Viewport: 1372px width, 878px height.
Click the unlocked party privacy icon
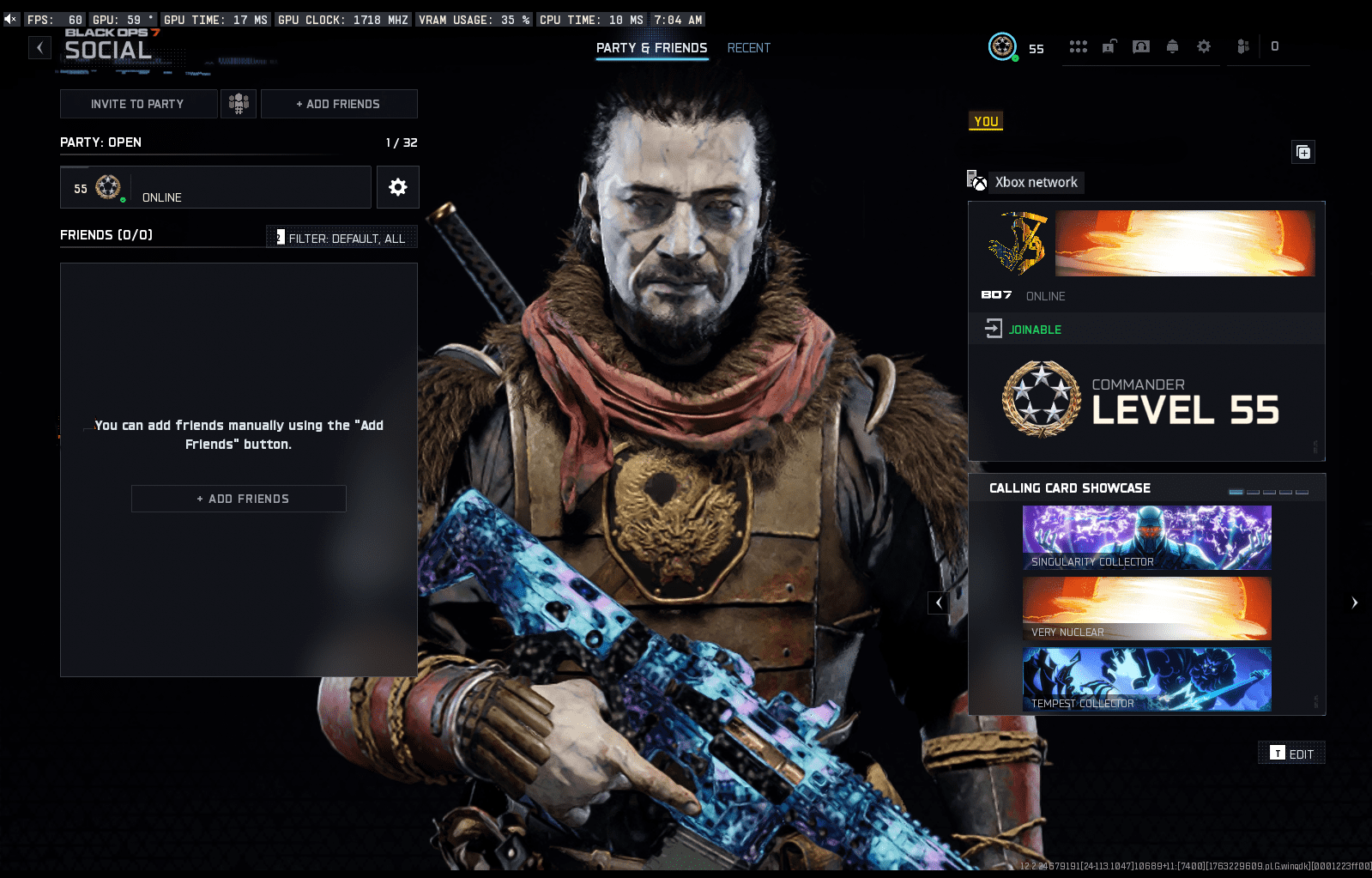pos(1109,46)
